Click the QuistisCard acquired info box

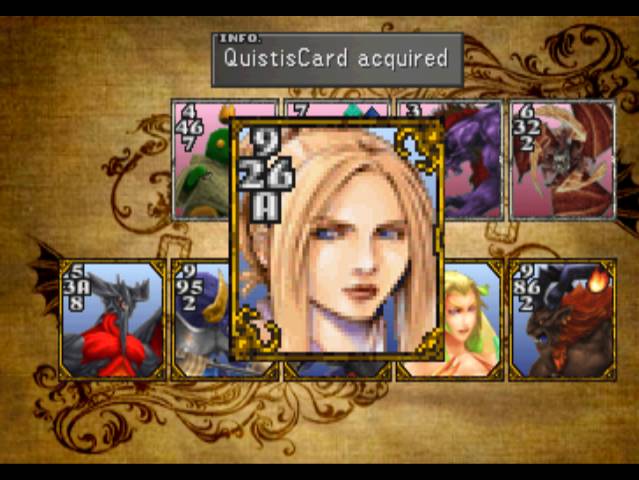point(337,58)
